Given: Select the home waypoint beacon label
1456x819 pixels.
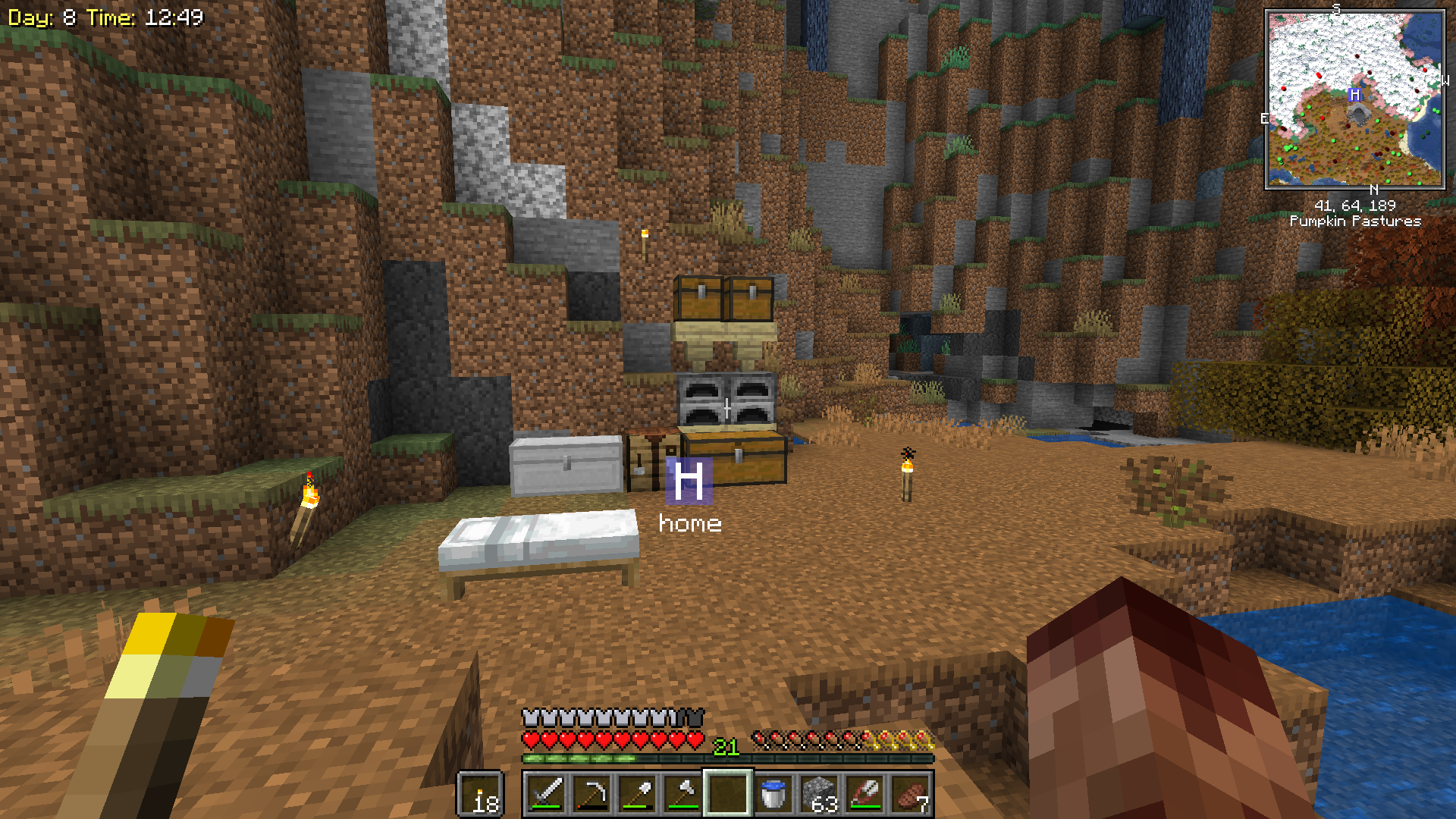Looking at the screenshot, I should [689, 523].
